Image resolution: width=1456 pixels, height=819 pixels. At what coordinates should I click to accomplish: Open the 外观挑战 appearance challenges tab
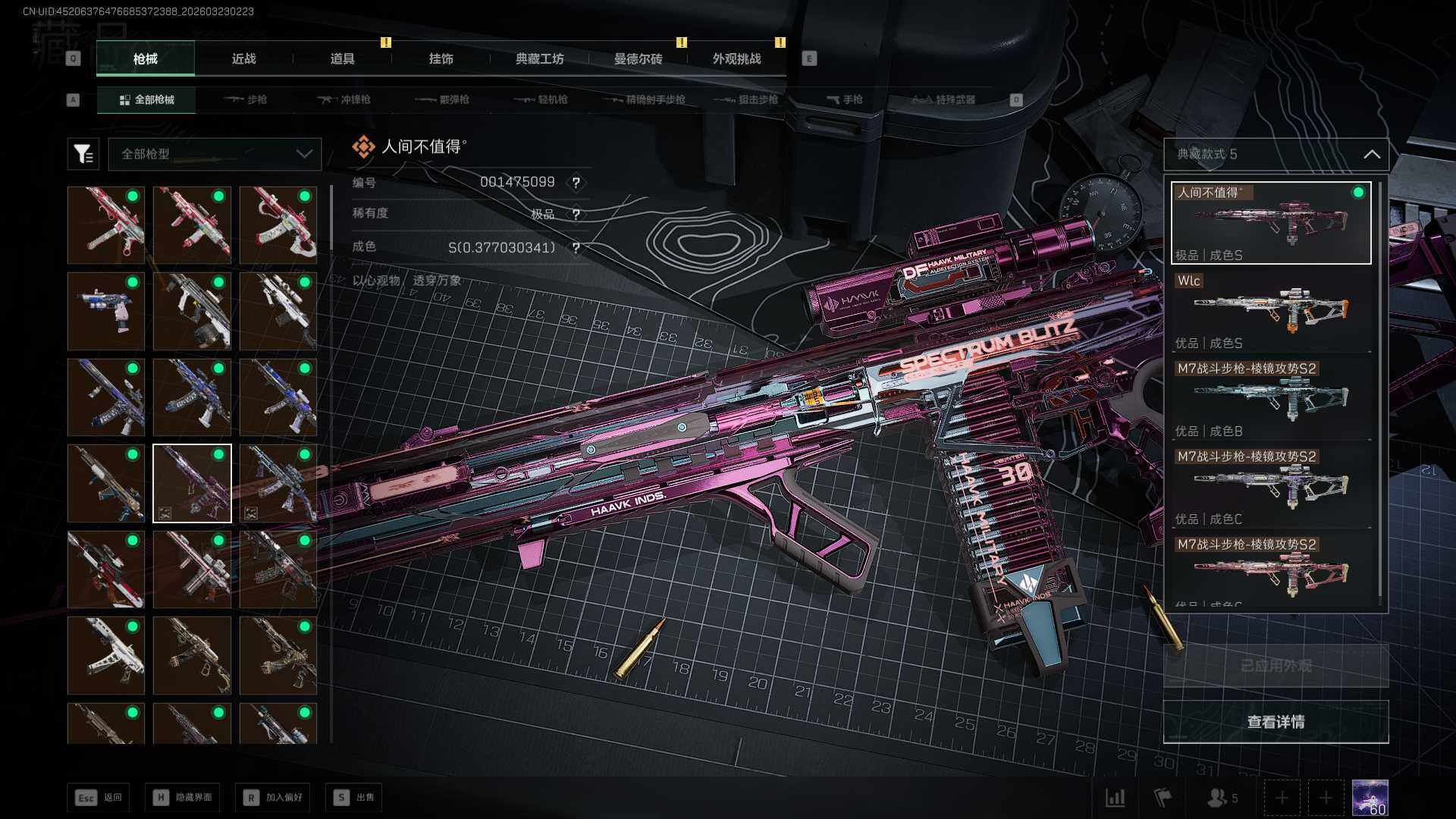tap(736, 58)
